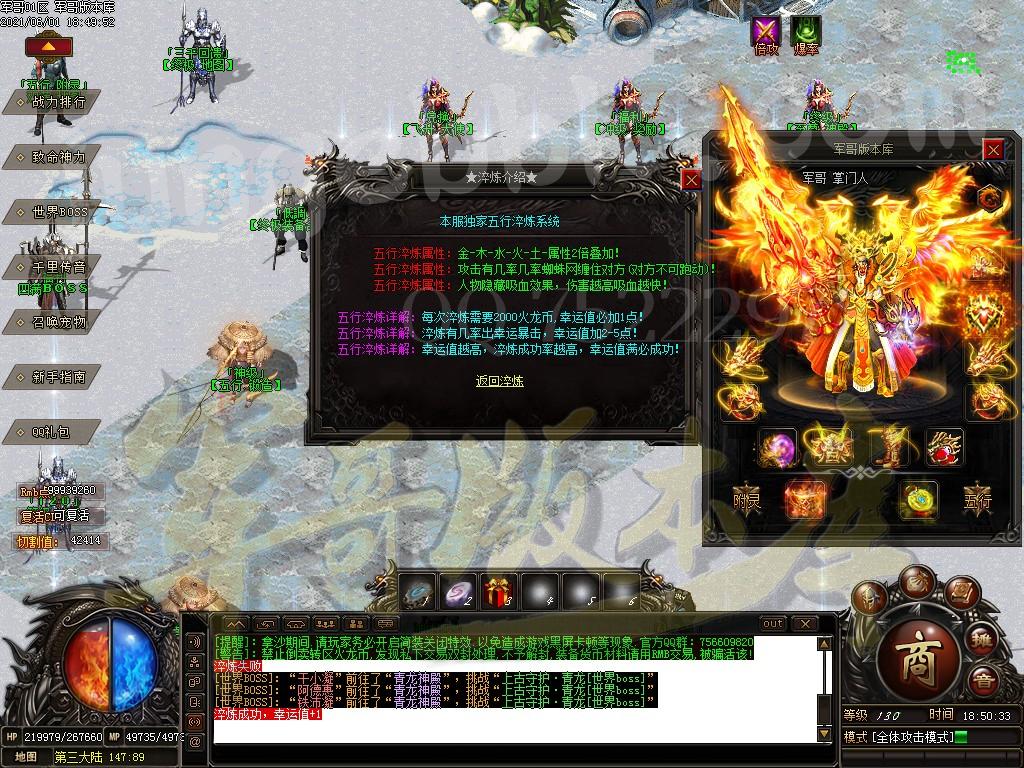This screenshot has width=1024, height=768.
Task: Click the 返回淬炼 link
Action: tap(499, 381)
